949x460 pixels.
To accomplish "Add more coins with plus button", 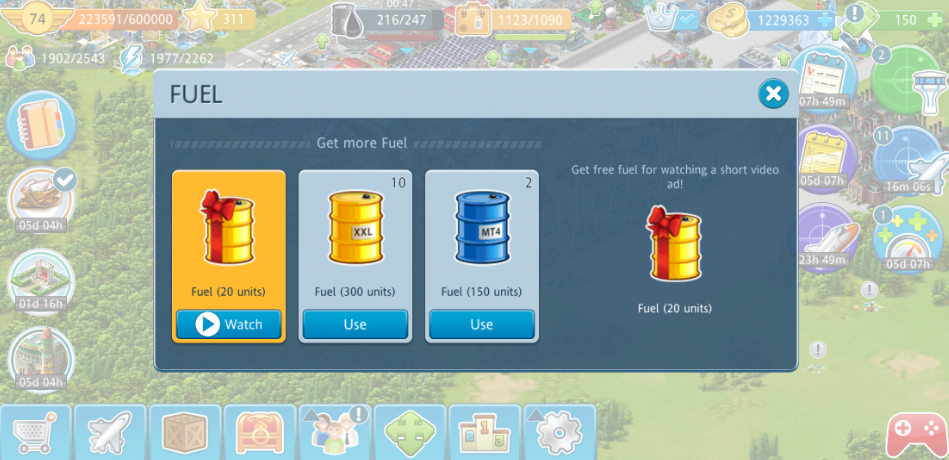I will [x=824, y=19].
